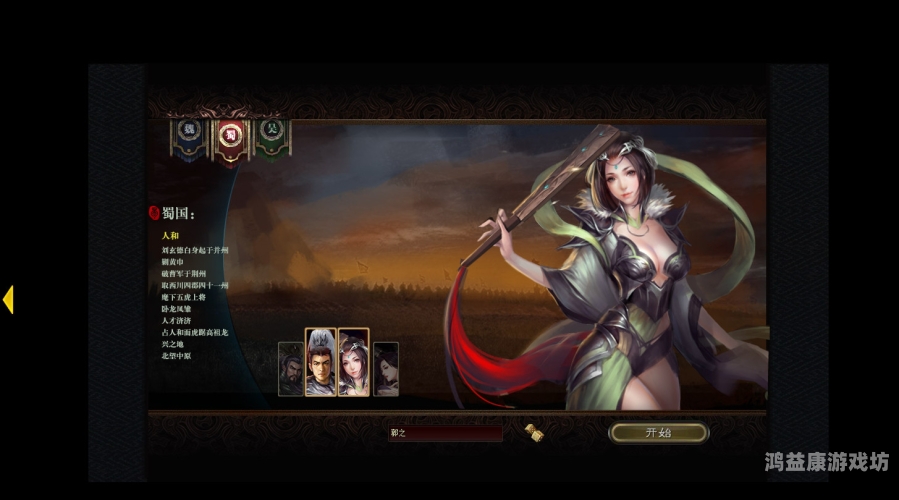Image resolution: width=899 pixels, height=500 pixels.
Task: Start the game with the 开始 button
Action: coord(658,433)
